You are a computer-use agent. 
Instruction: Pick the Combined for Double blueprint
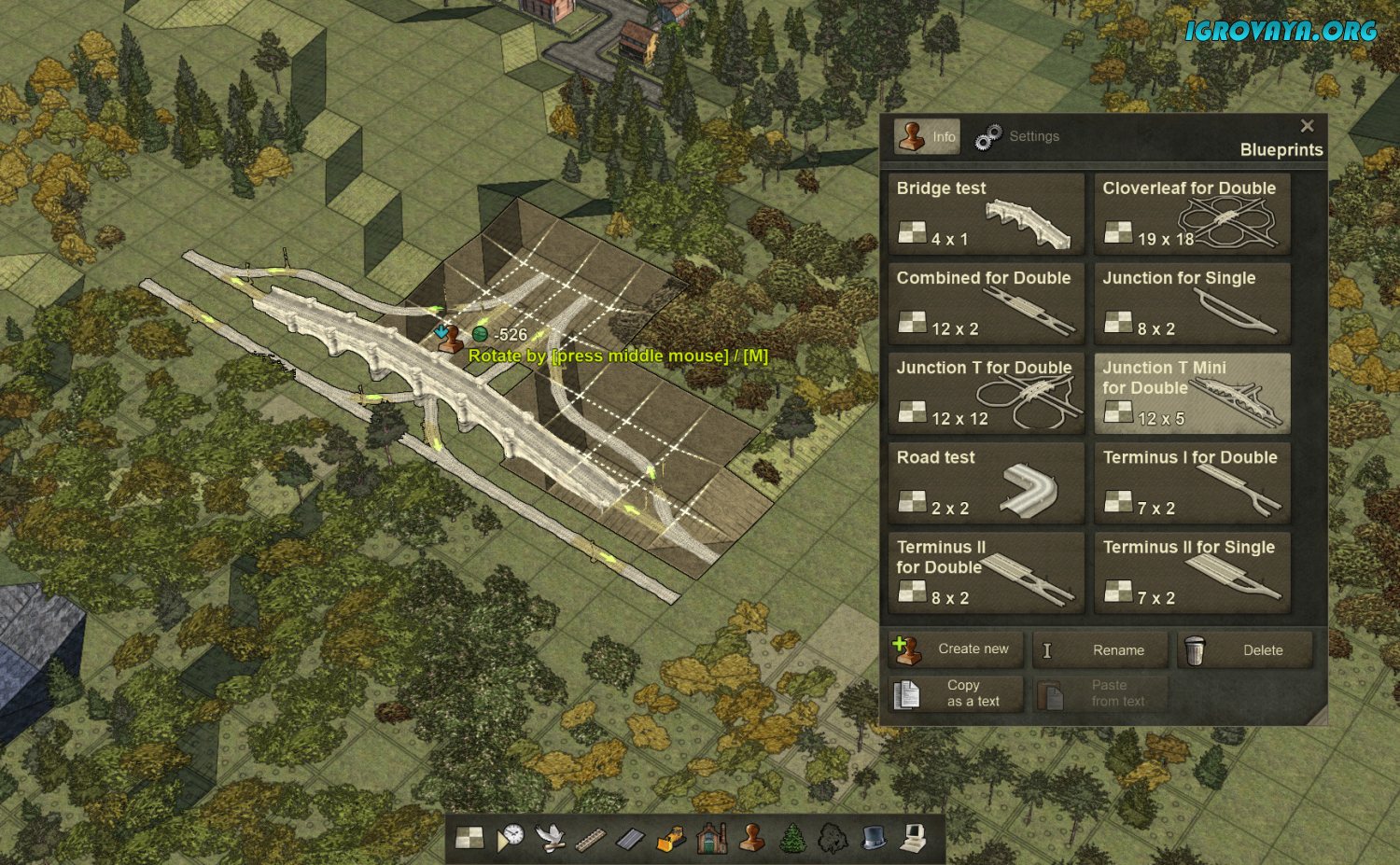coord(986,303)
